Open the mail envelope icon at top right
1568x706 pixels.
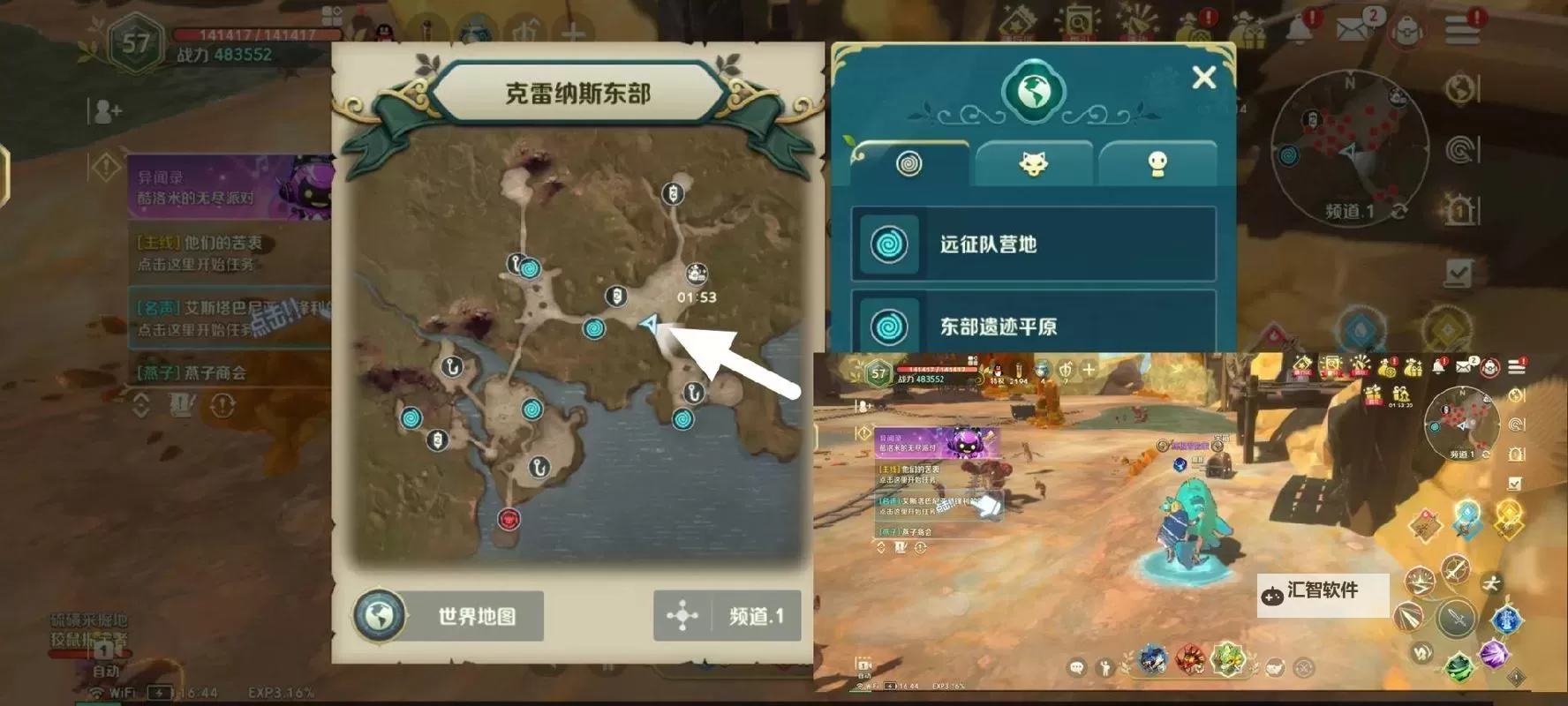1351,27
